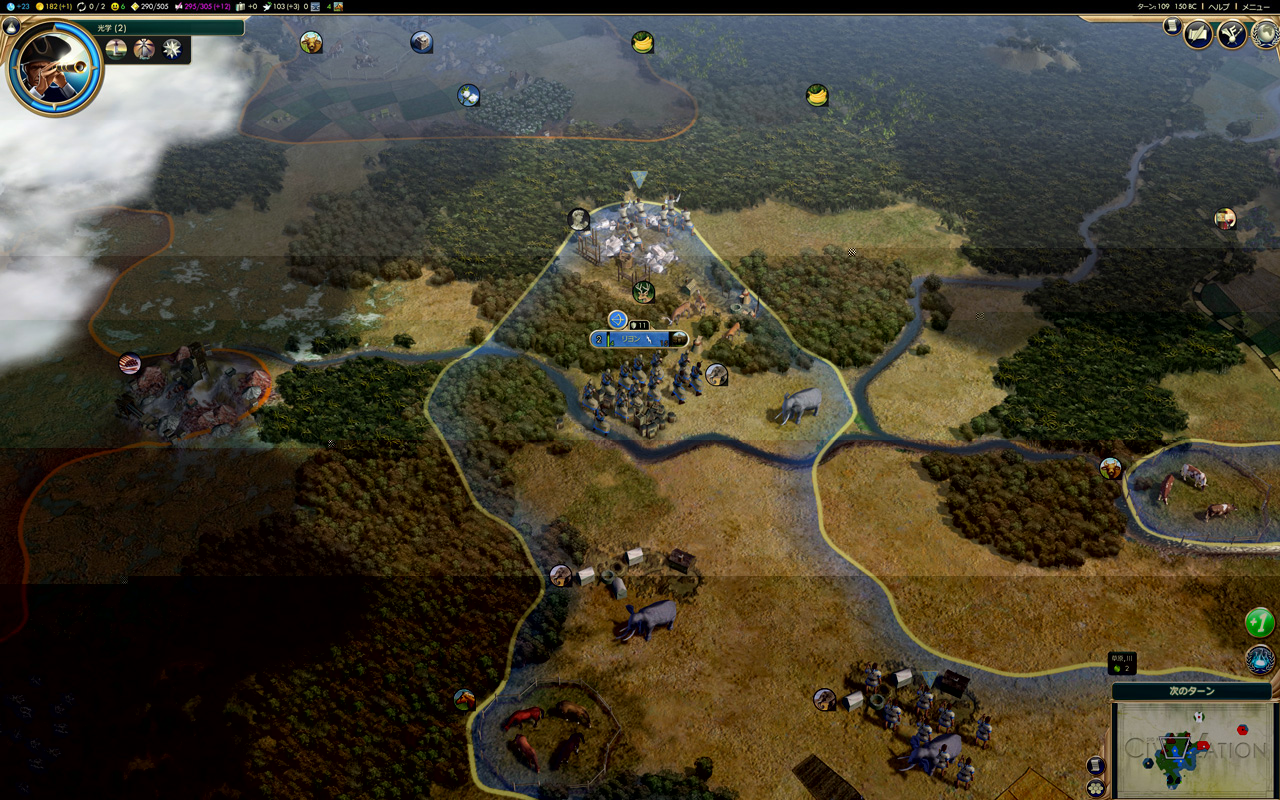Click the lighthouse building icon in the research panel
Image resolution: width=1280 pixels, height=800 pixels.
(116, 48)
